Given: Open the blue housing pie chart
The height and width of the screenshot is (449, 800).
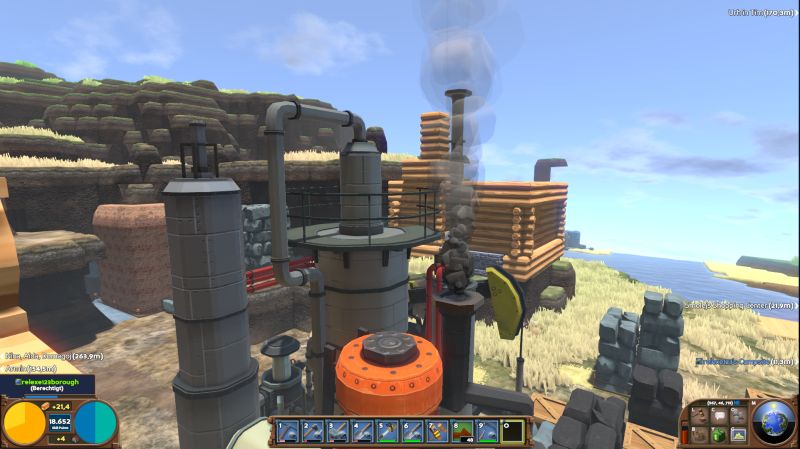Looking at the screenshot, I should [x=96, y=423].
